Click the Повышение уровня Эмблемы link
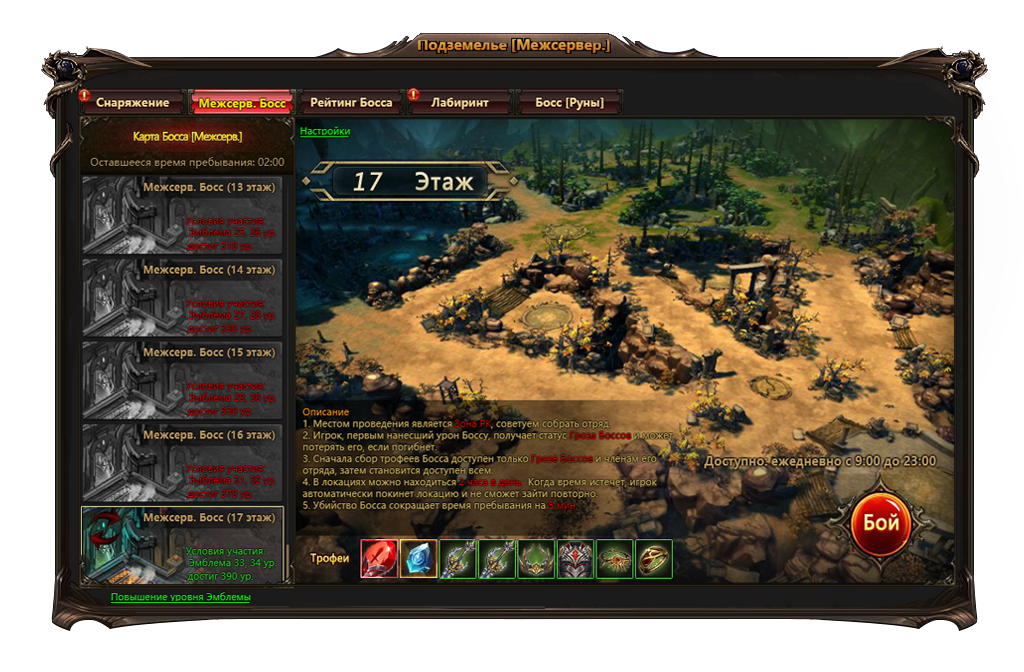The image size is (1024, 672). pos(180,597)
